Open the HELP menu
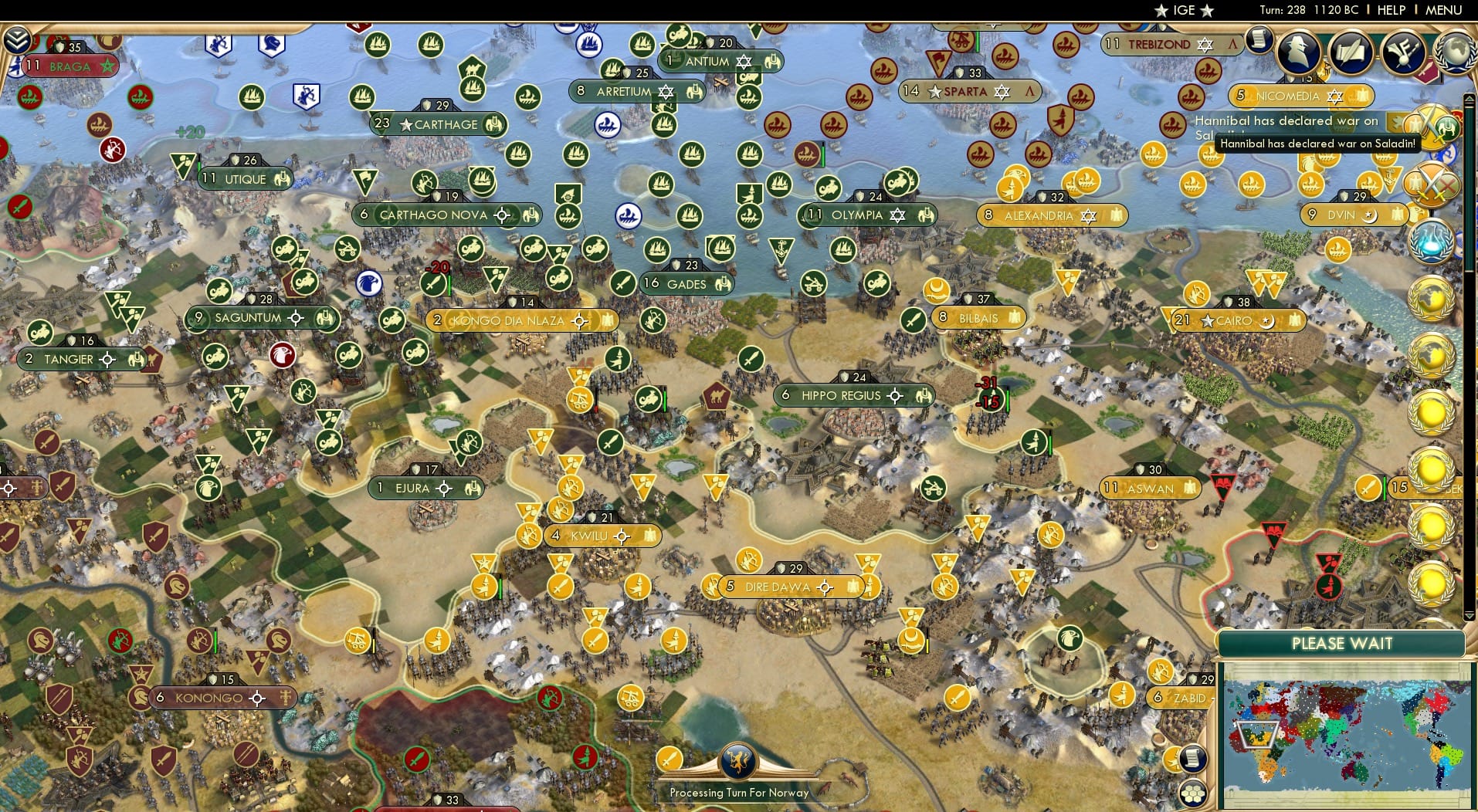 [1388, 10]
